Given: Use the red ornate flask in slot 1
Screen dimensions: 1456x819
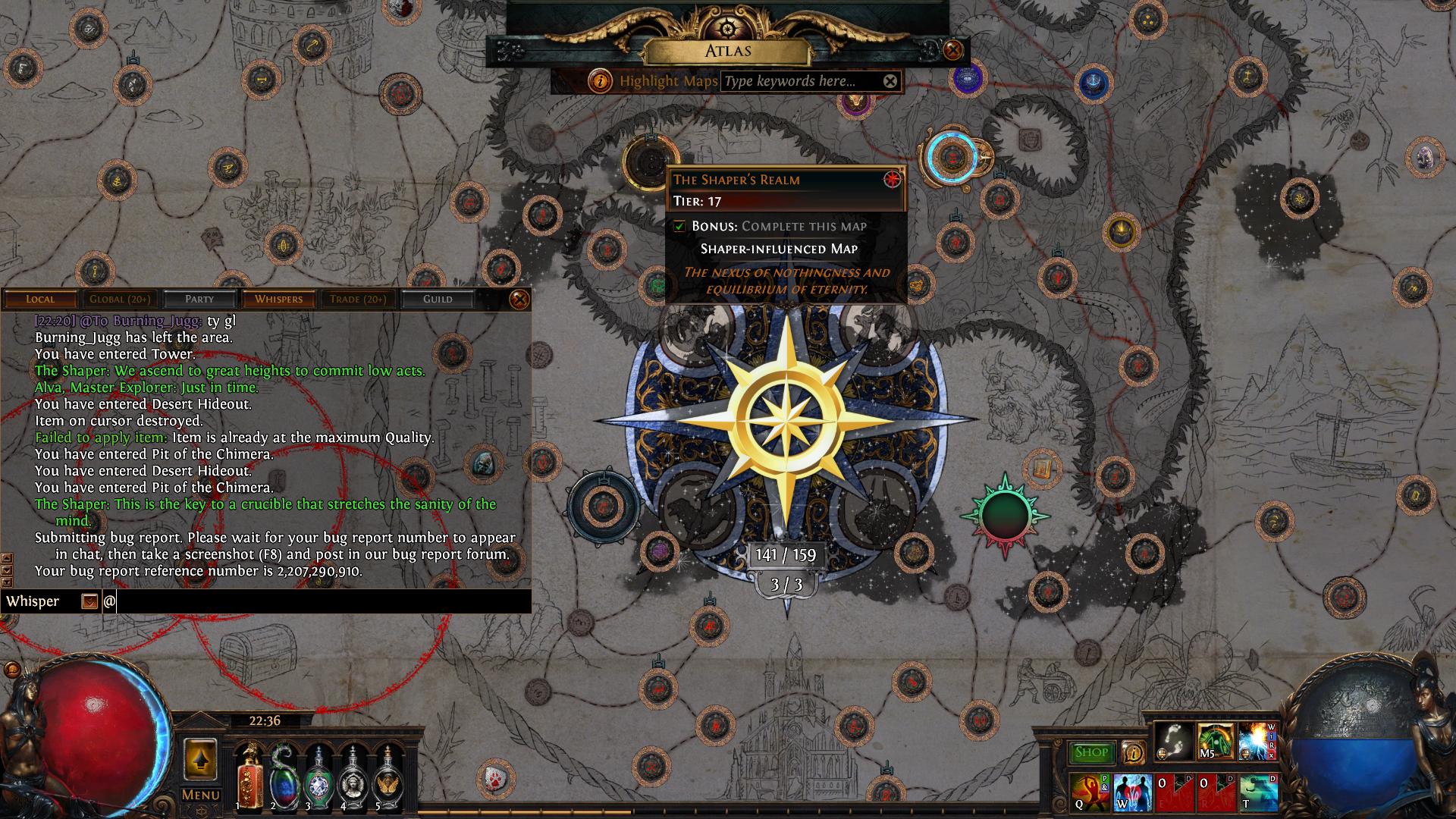Looking at the screenshot, I should pos(249,777).
